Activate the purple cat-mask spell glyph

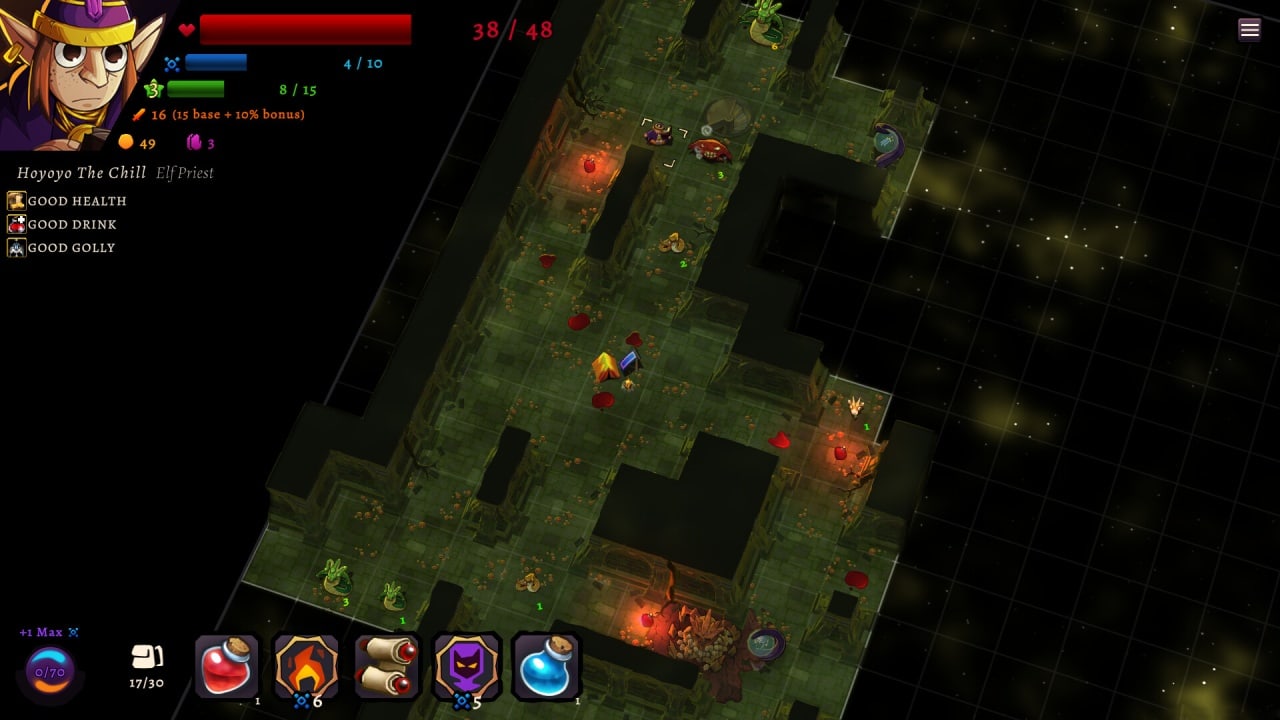point(466,666)
